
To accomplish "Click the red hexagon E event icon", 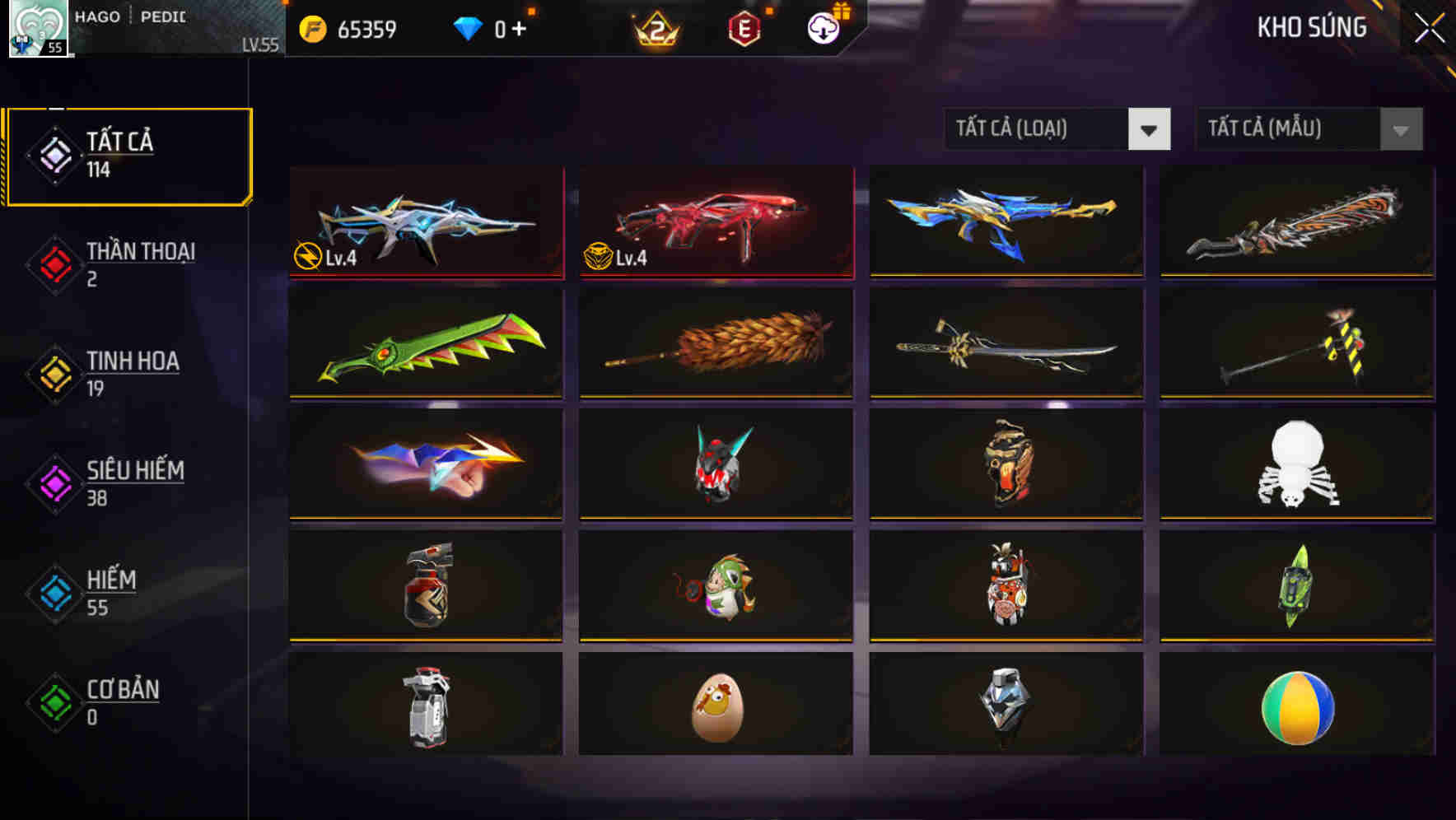I will pos(745,27).
